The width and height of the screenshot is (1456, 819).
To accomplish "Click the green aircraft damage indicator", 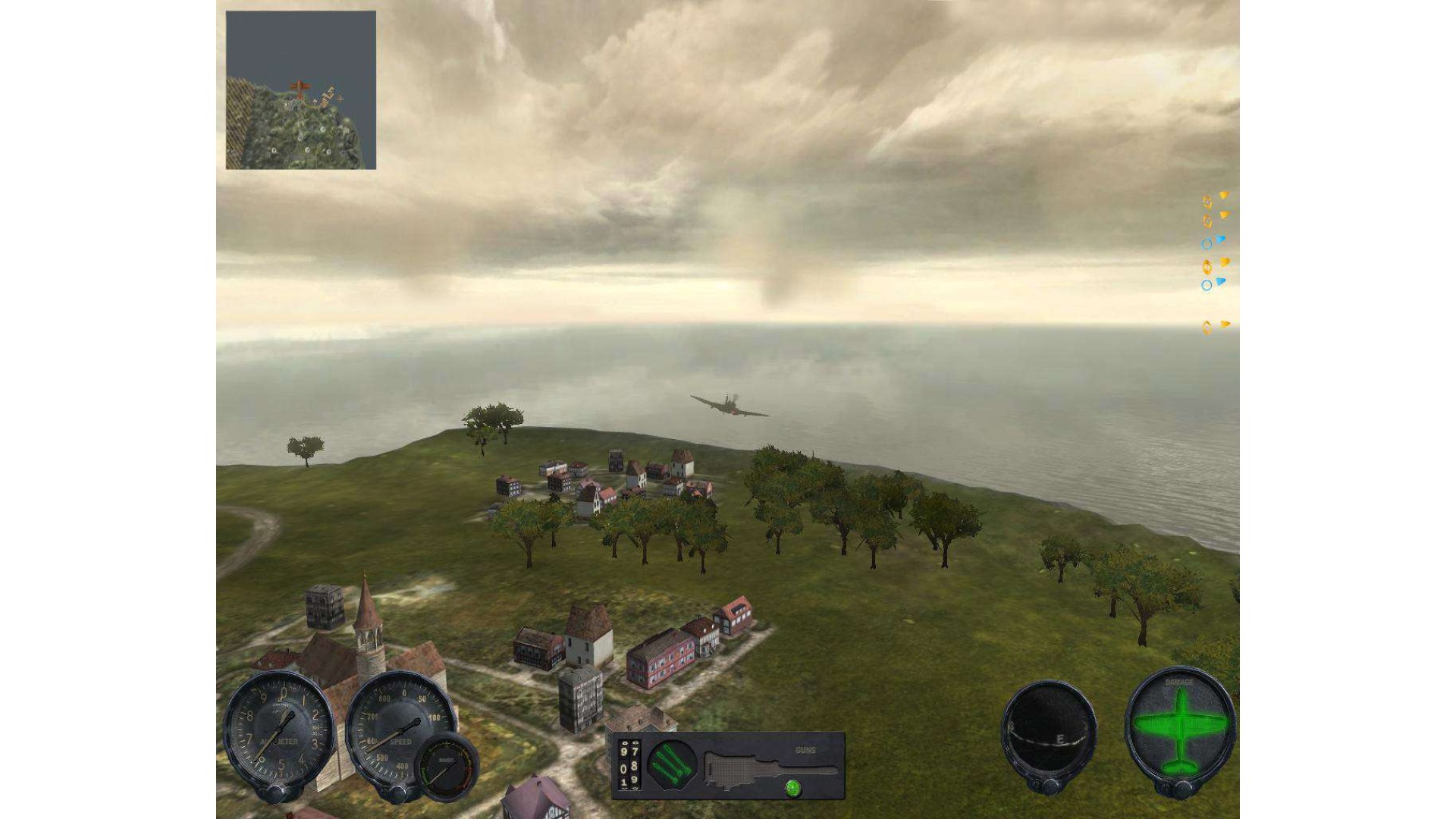I will point(1179,728).
